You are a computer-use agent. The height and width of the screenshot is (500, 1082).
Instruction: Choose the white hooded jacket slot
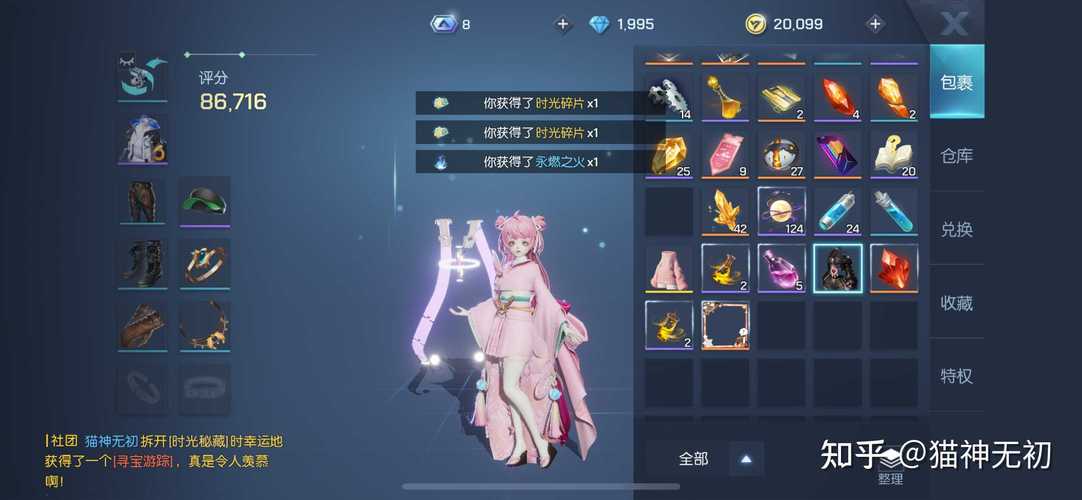(143, 139)
